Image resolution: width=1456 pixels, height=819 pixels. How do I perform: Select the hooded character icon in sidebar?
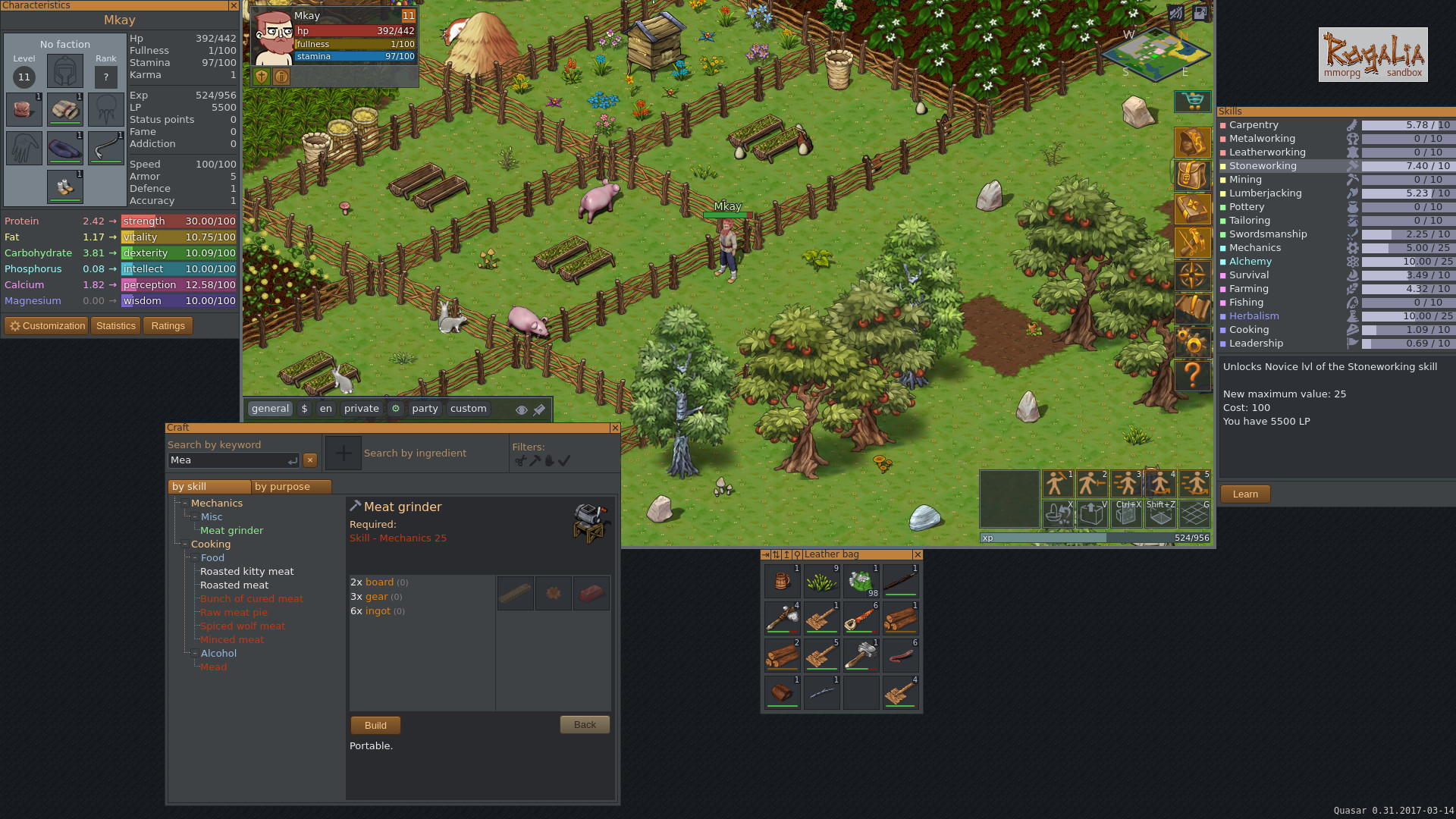1192,143
